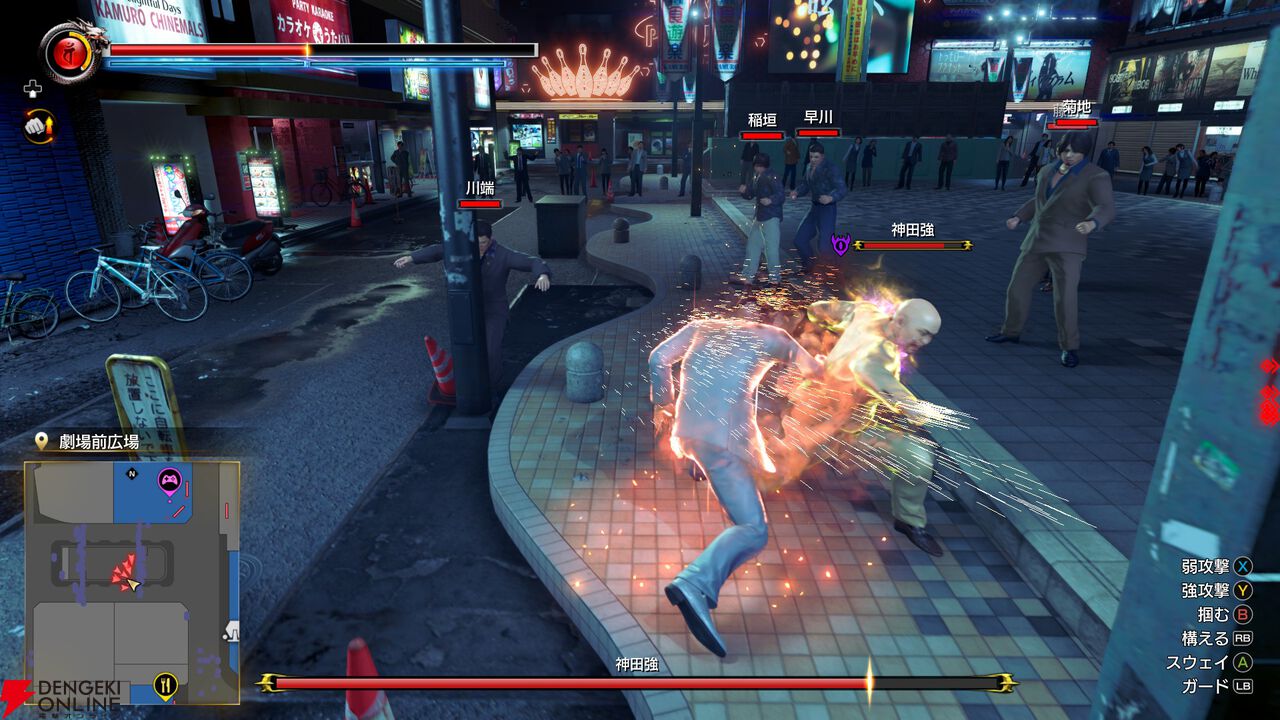Click the red dragon emblem icon
The height and width of the screenshot is (720, 1280).
(x=64, y=51)
